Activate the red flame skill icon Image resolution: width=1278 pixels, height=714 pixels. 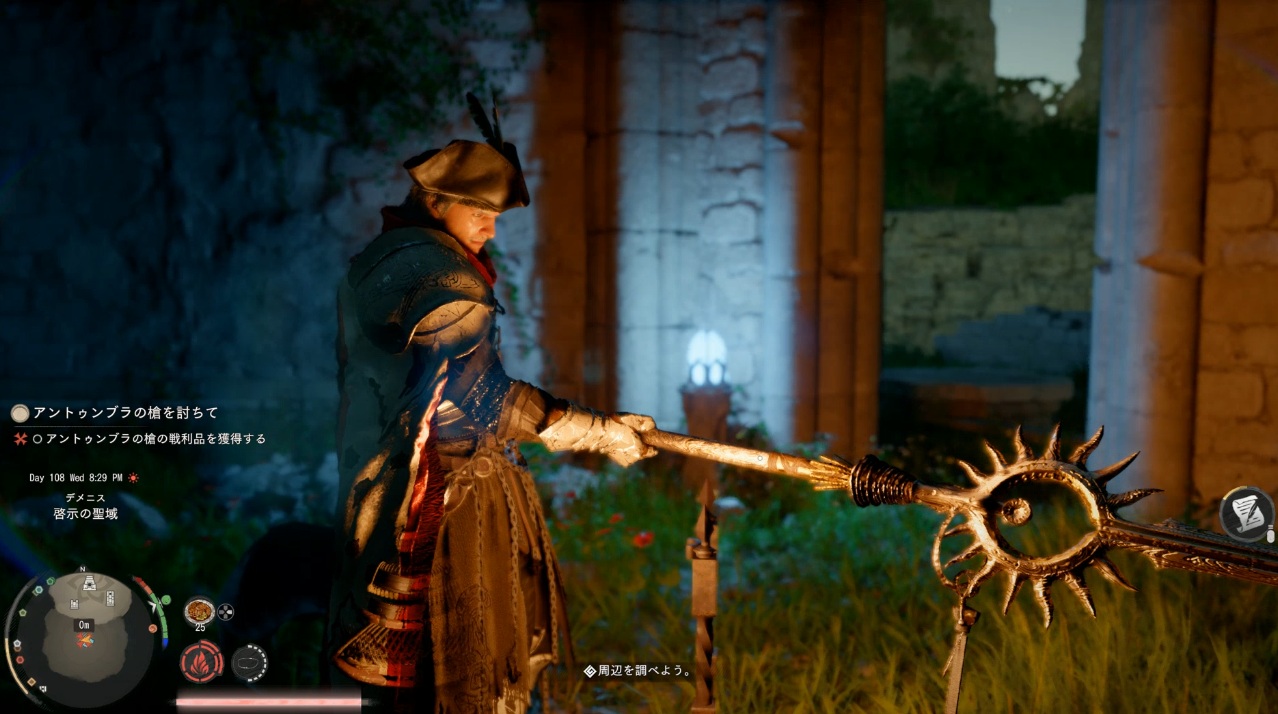201,662
